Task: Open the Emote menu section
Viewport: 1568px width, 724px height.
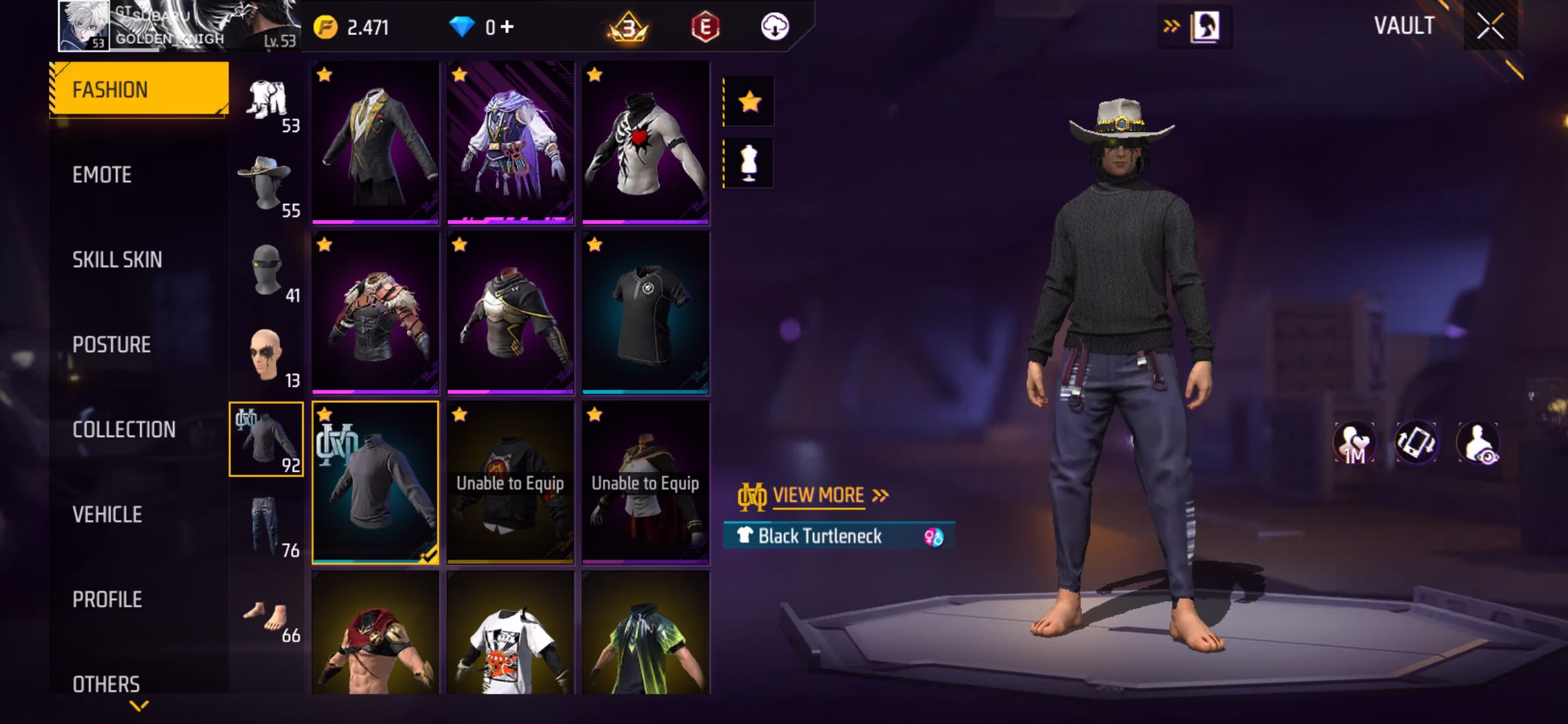Action: (102, 175)
